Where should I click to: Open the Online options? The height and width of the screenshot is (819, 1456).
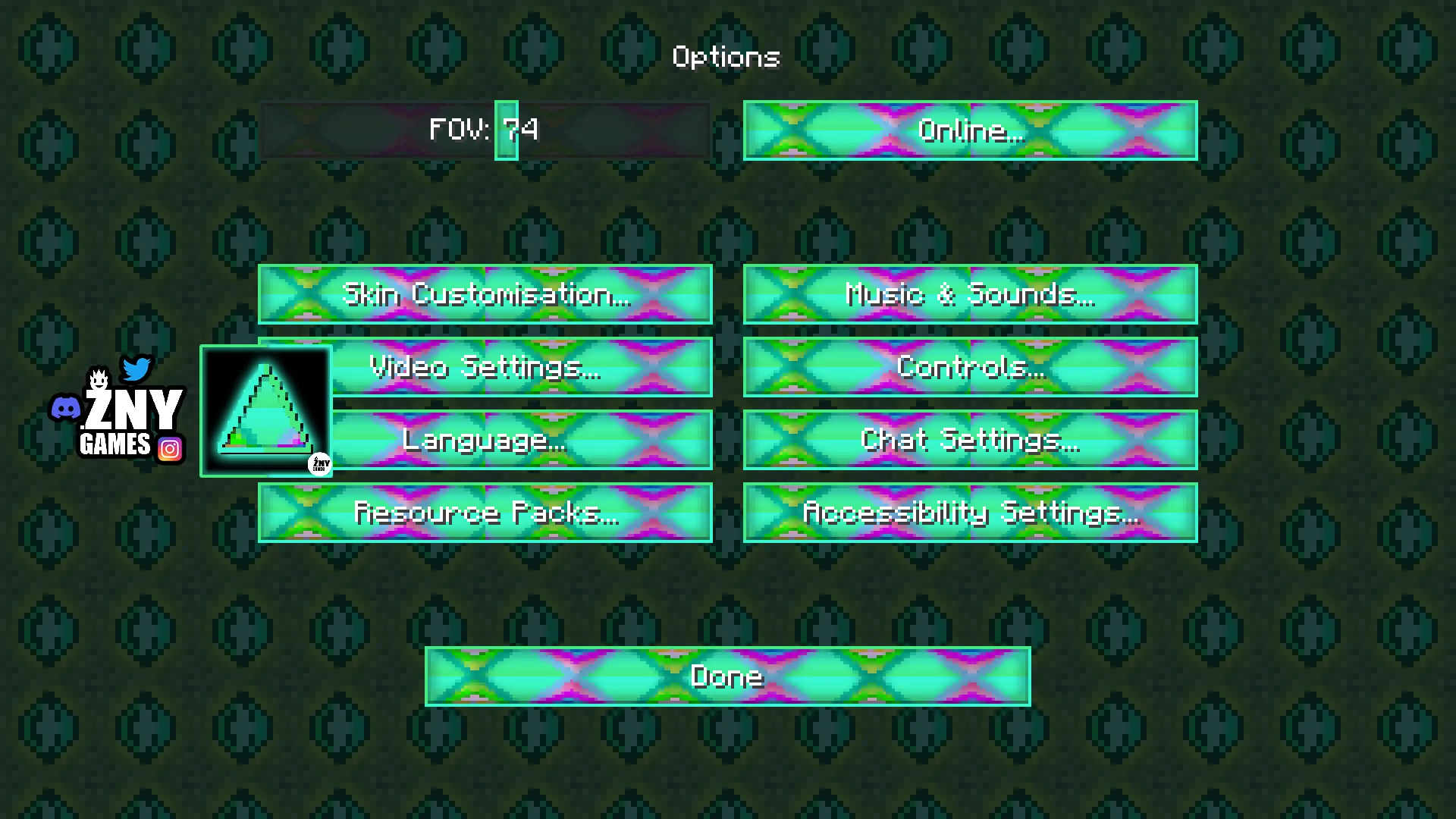tap(970, 130)
